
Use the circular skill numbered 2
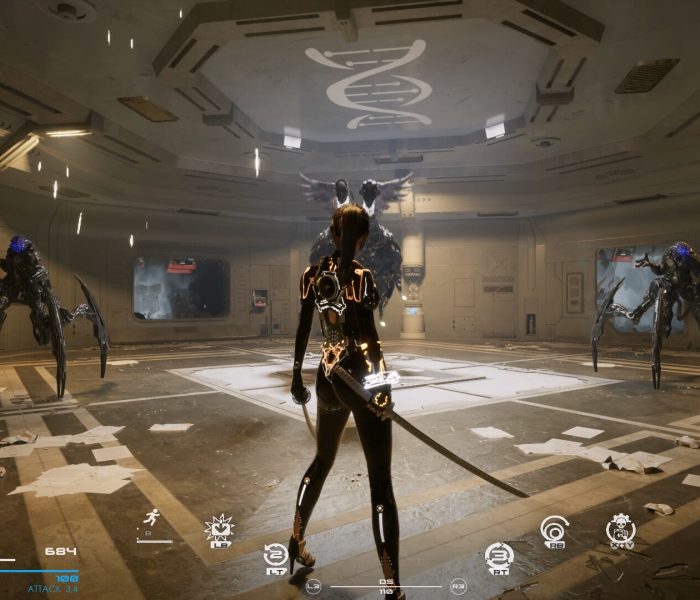tap(276, 555)
